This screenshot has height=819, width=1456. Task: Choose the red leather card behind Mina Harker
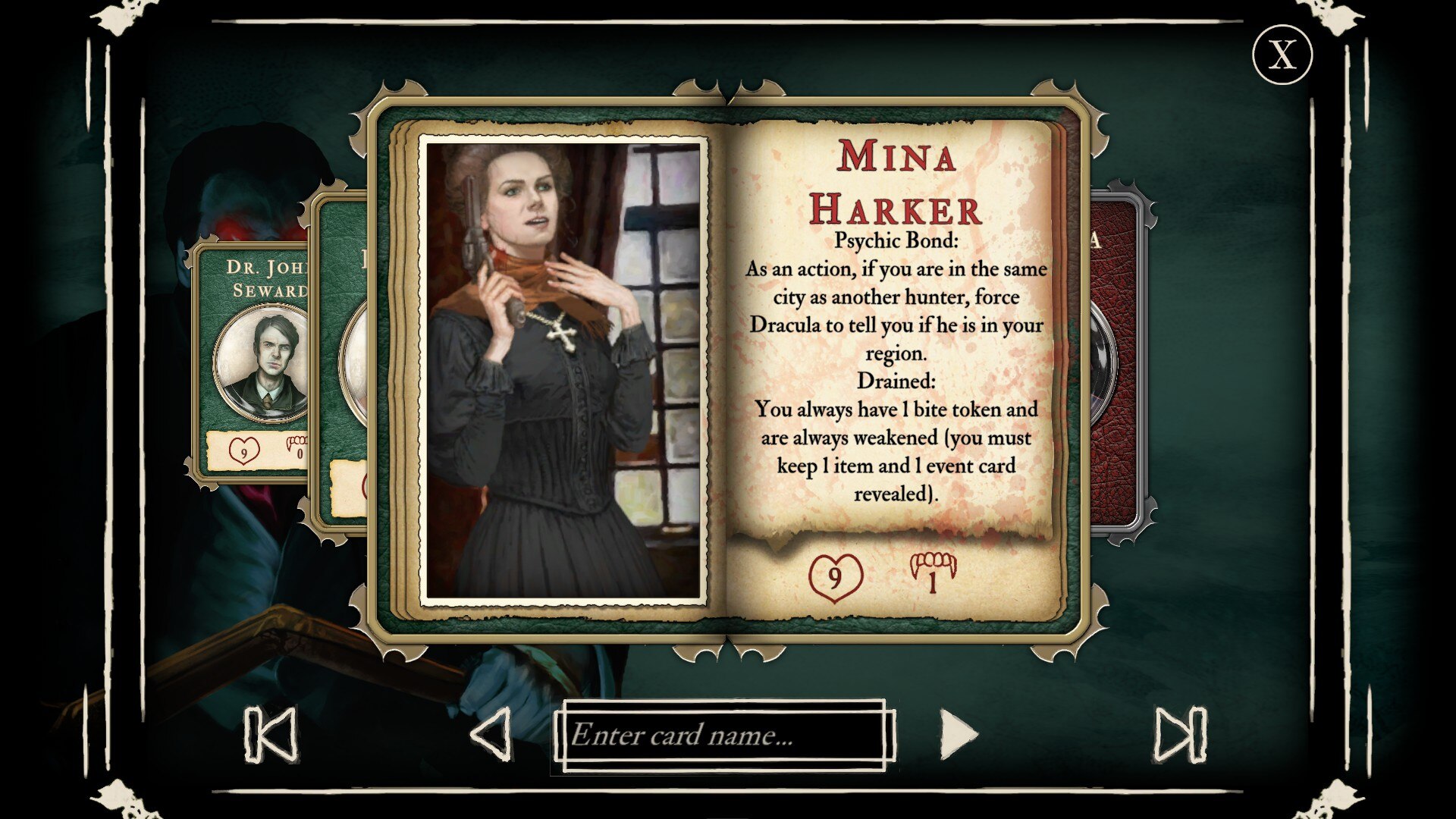(1119, 364)
